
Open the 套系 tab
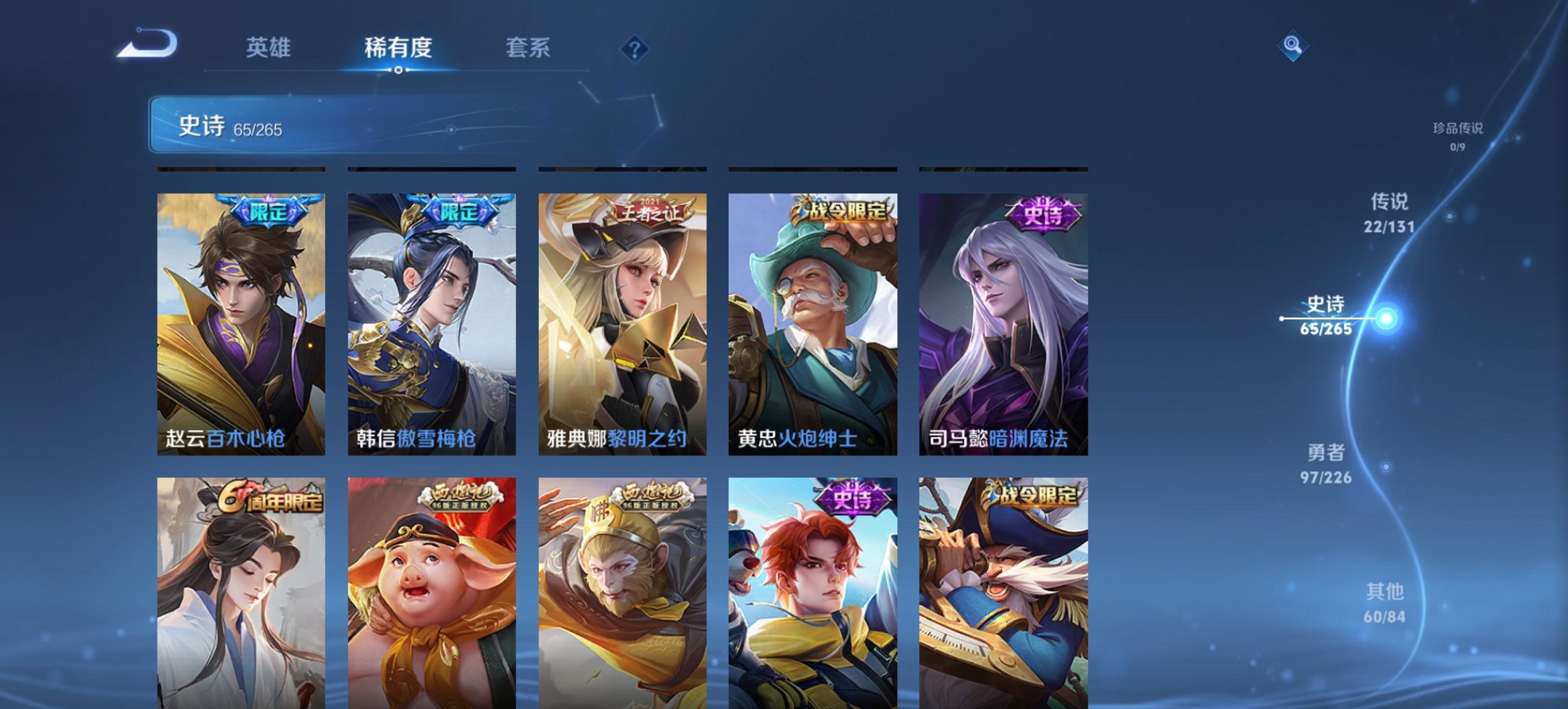point(529,48)
